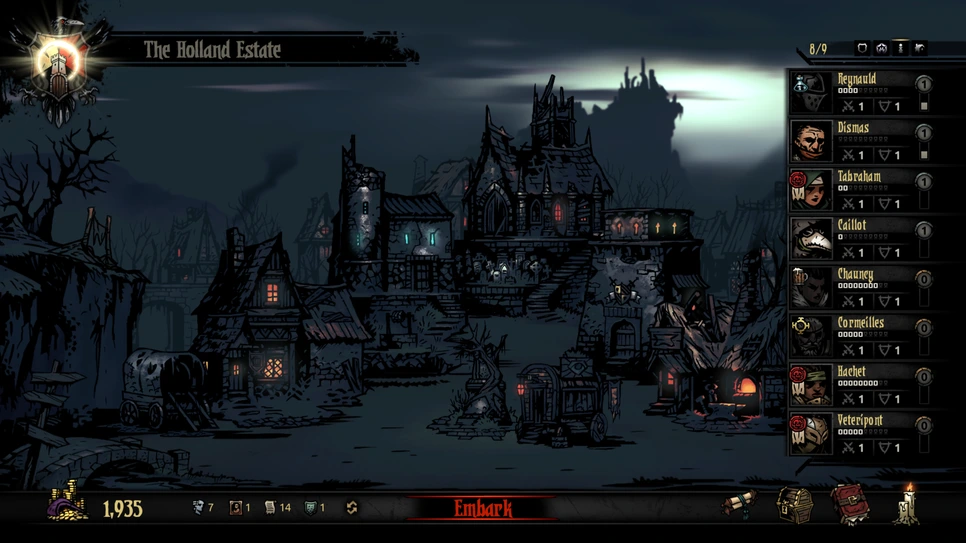Click the heirloom exchange arrows icon

point(351,508)
